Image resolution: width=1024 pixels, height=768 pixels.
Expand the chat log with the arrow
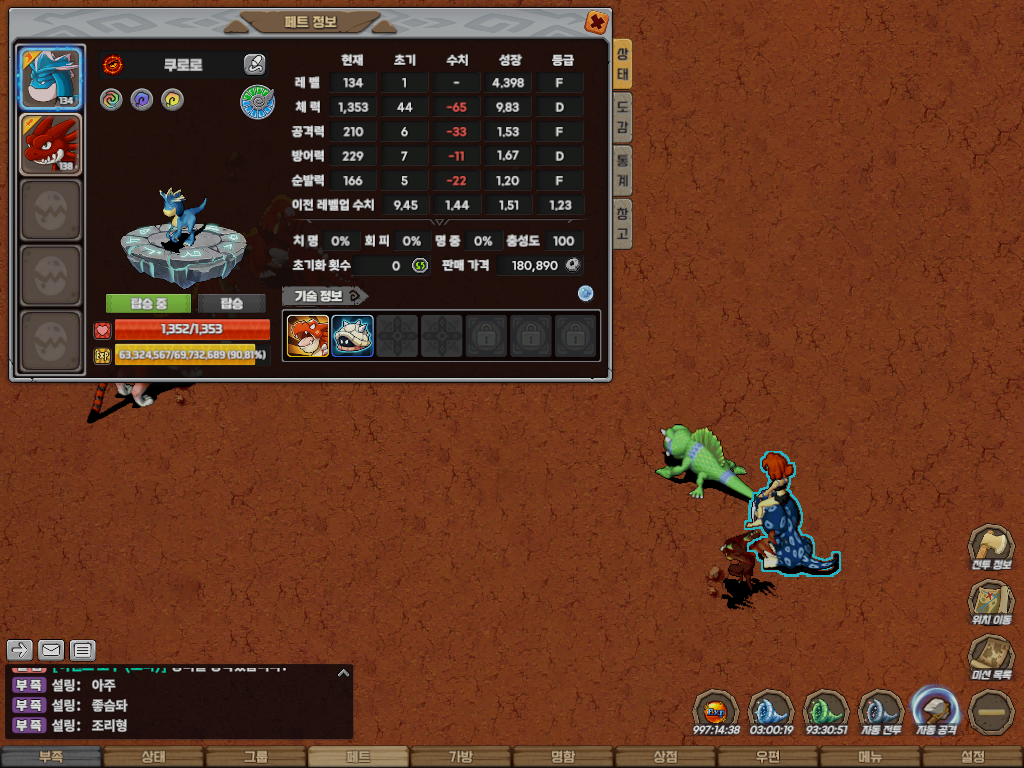(343, 673)
